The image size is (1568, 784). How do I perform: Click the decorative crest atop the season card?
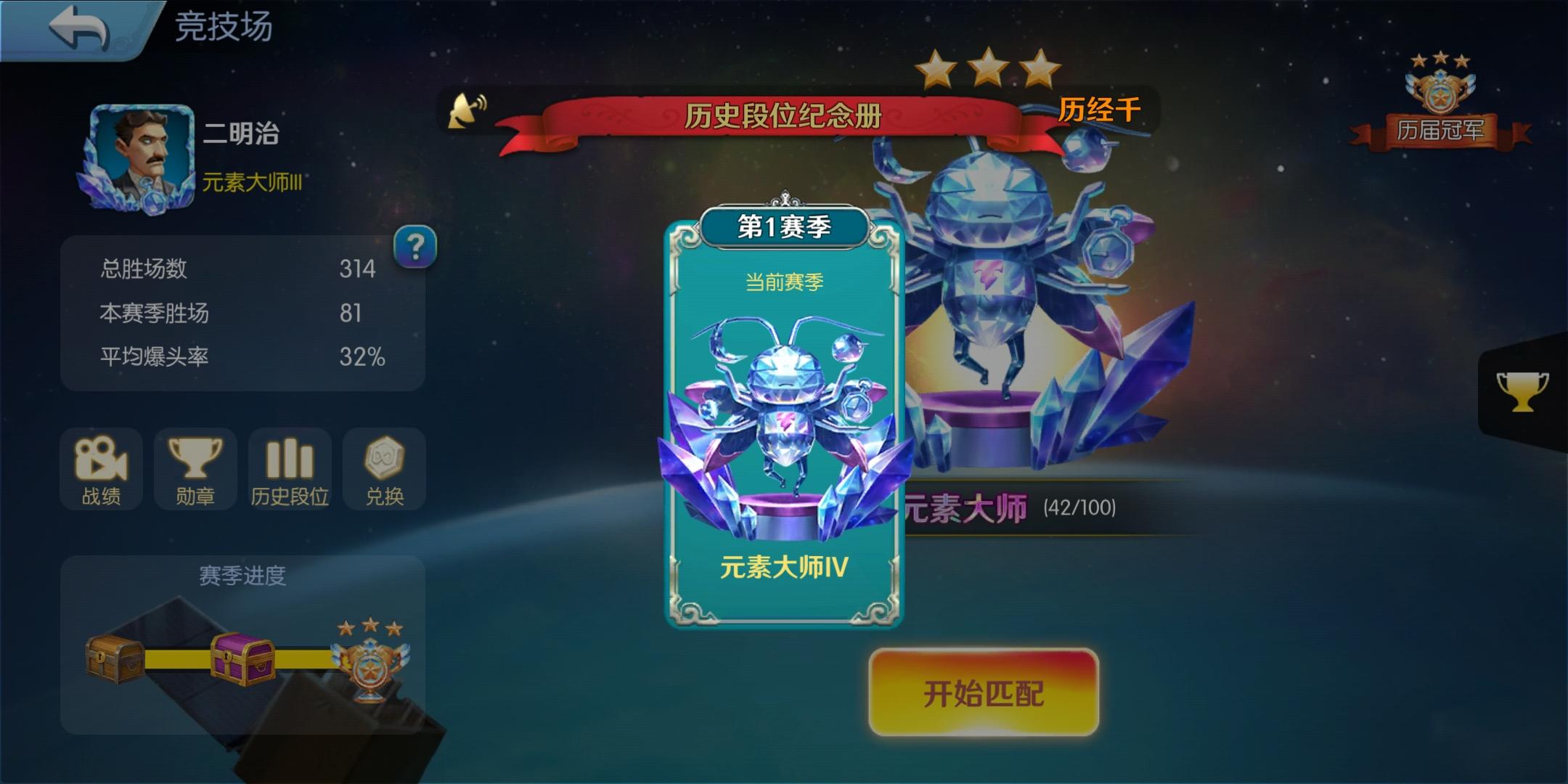[784, 198]
